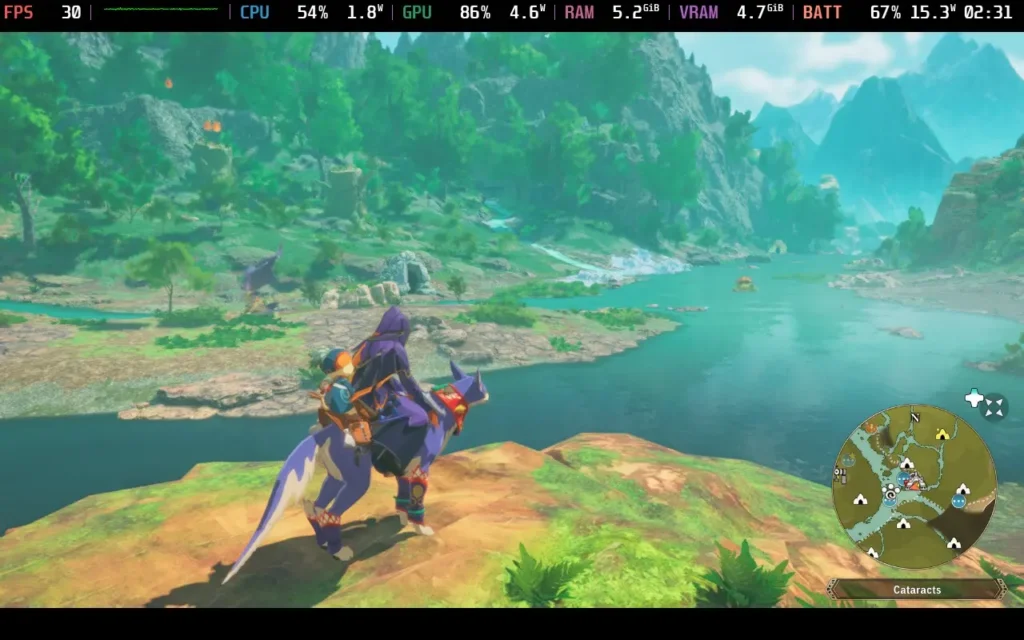Viewport: 1024px width, 640px height.
Task: Select the orange marker on the minimap
Action: point(870,427)
